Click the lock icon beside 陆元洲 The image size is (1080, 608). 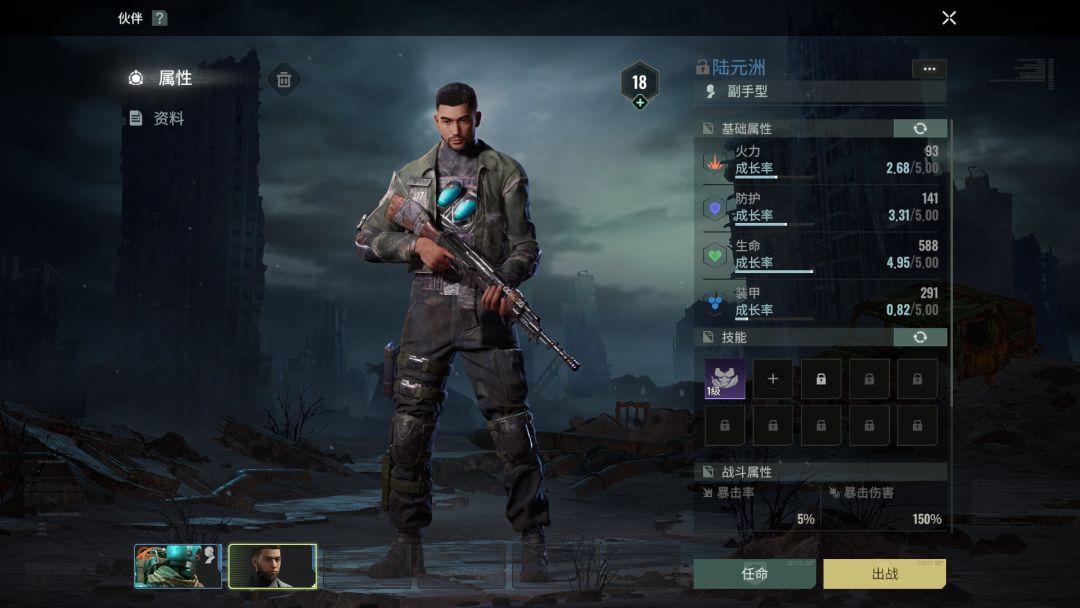coord(702,68)
